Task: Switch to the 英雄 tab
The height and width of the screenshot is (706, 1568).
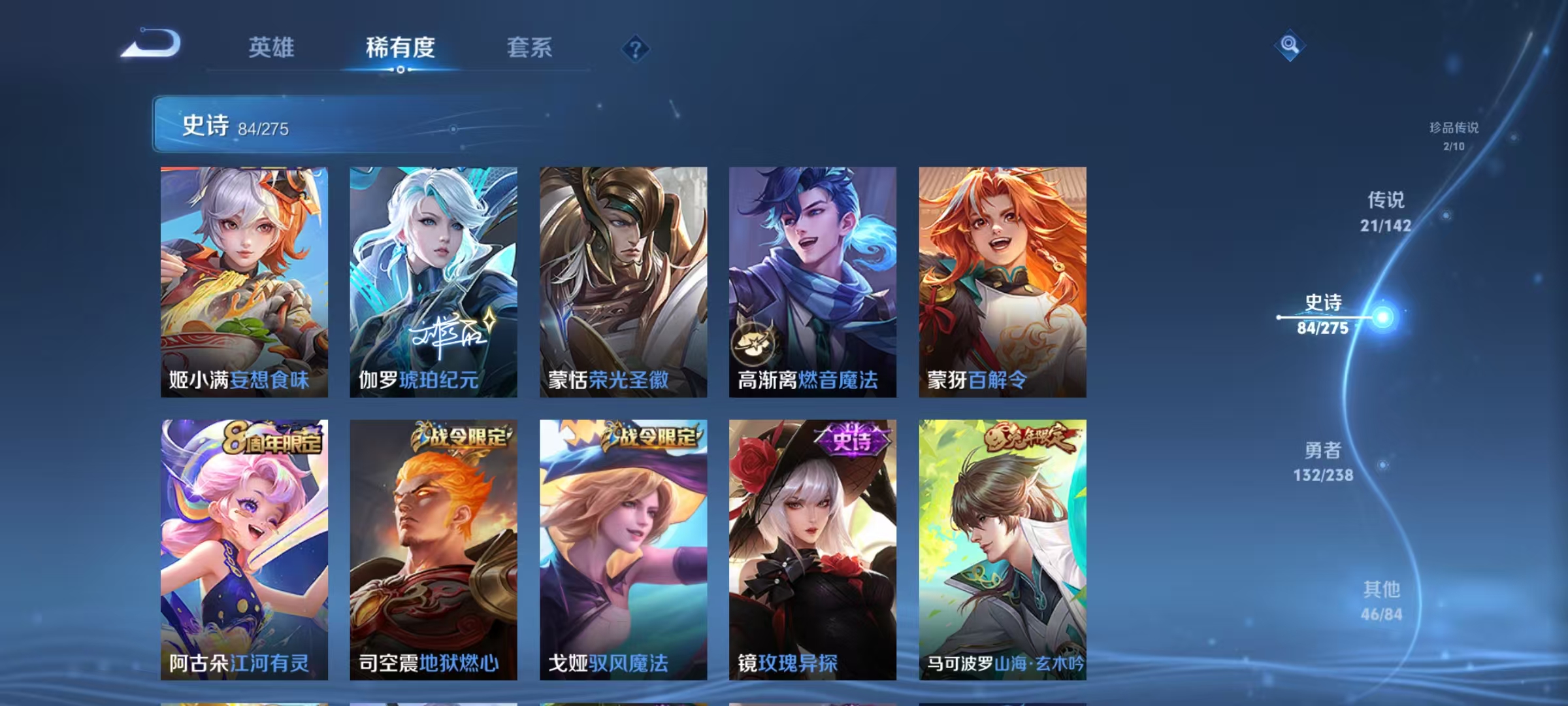Action: coord(271,48)
